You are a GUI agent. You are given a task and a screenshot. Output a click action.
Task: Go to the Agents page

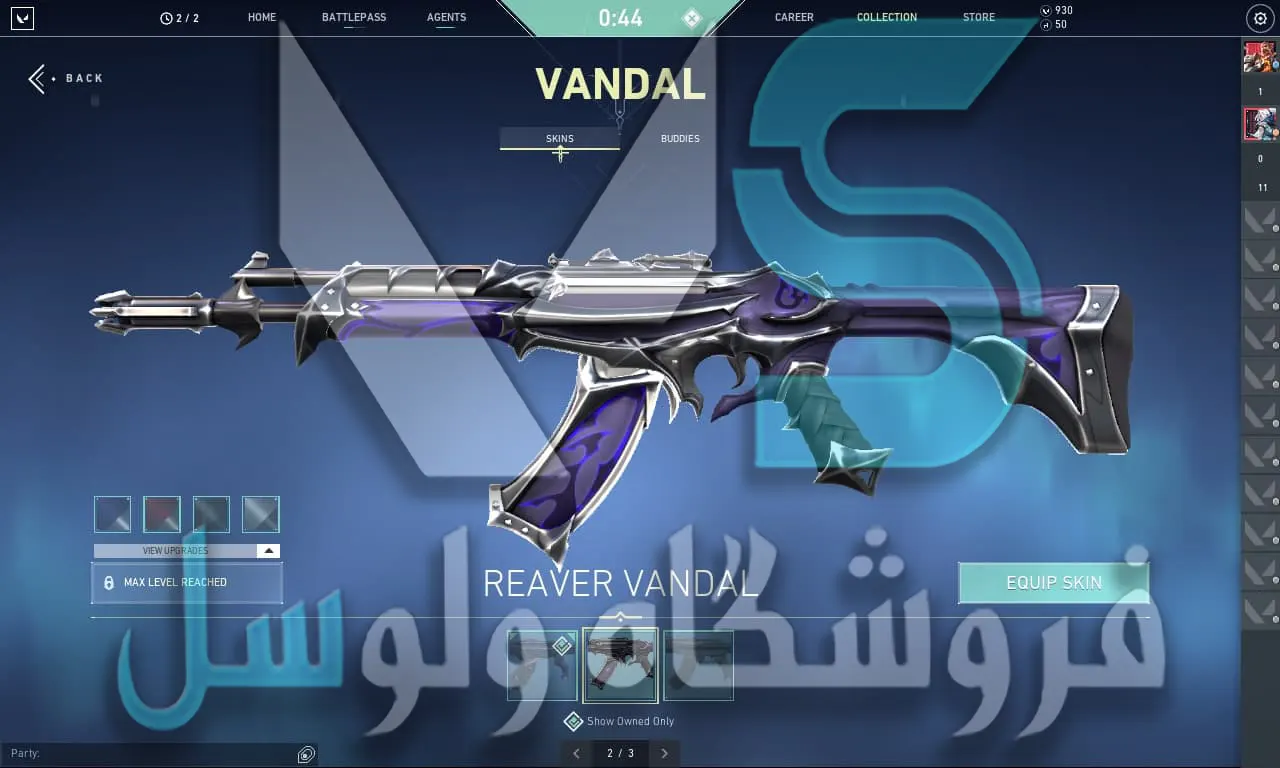[446, 17]
